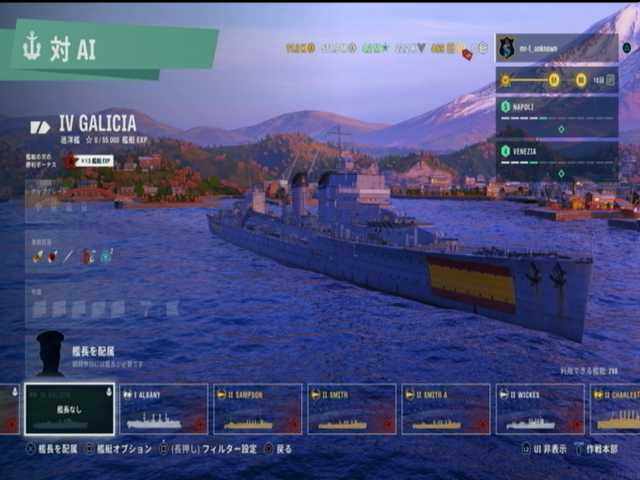Choose the II Sampson ship card
Image resolution: width=640 pixels, height=480 pixels.
(x=257, y=409)
